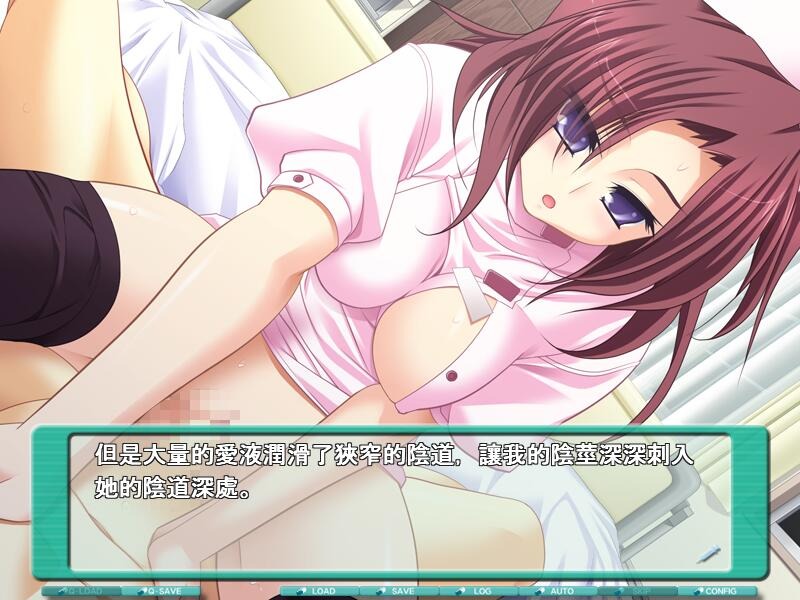
Task: Open the CONFIG settings screen
Action: click(x=716, y=591)
